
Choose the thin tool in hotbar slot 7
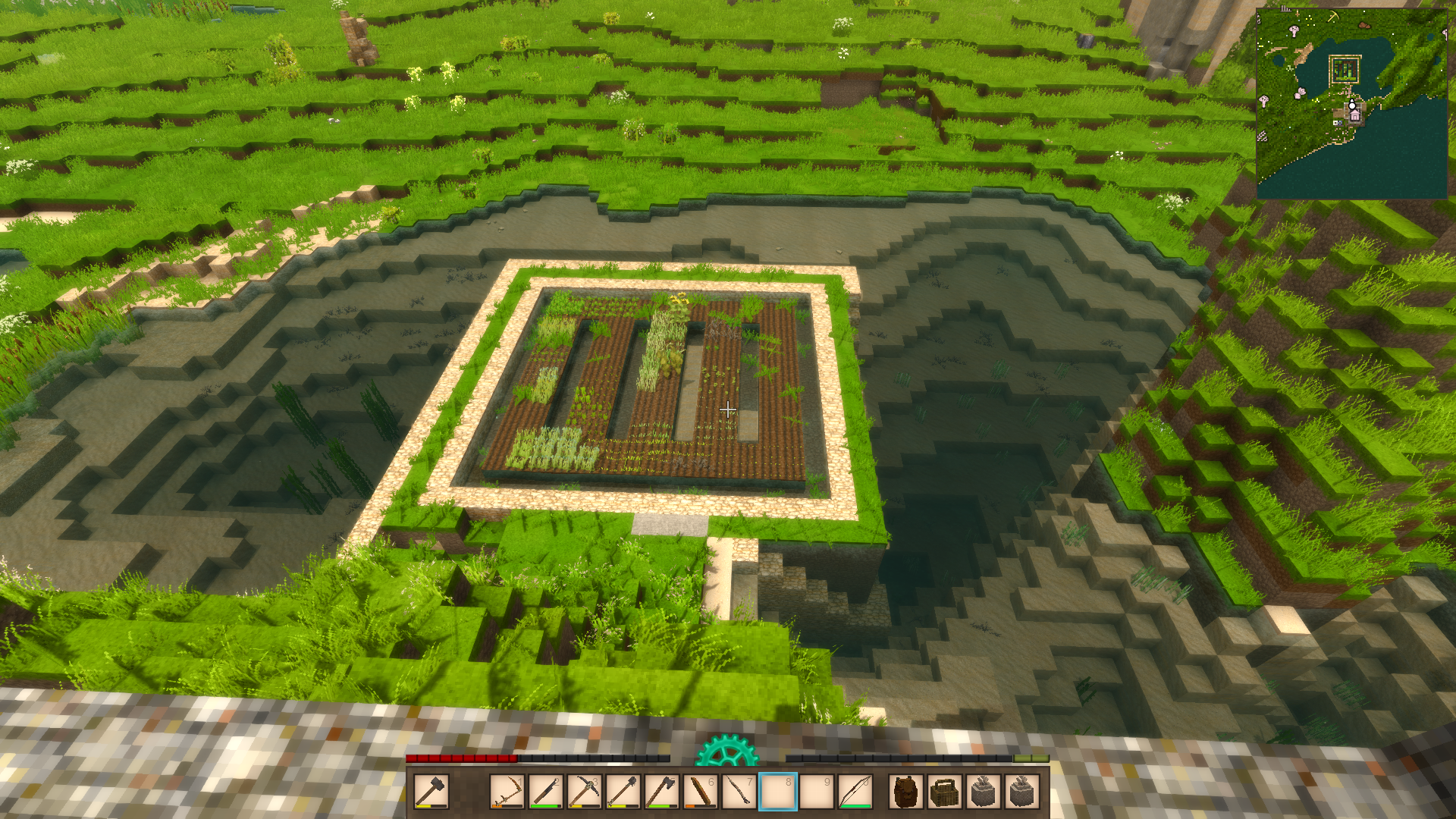[x=739, y=792]
